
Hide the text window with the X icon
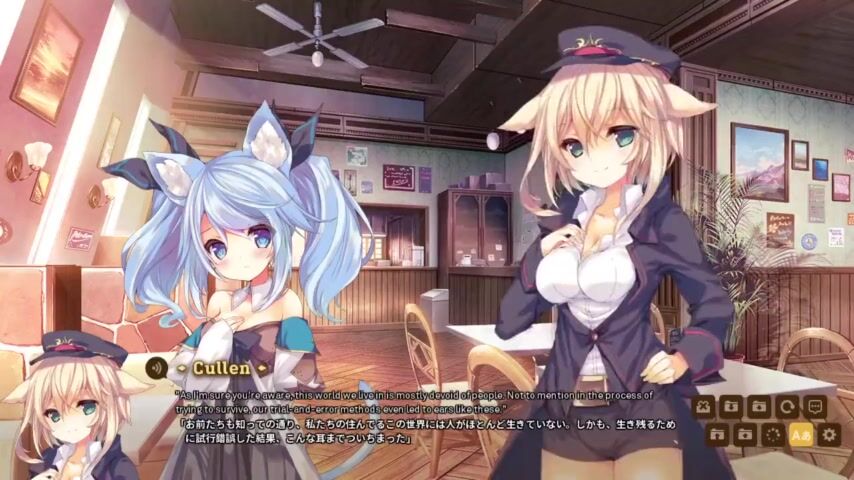coord(703,407)
